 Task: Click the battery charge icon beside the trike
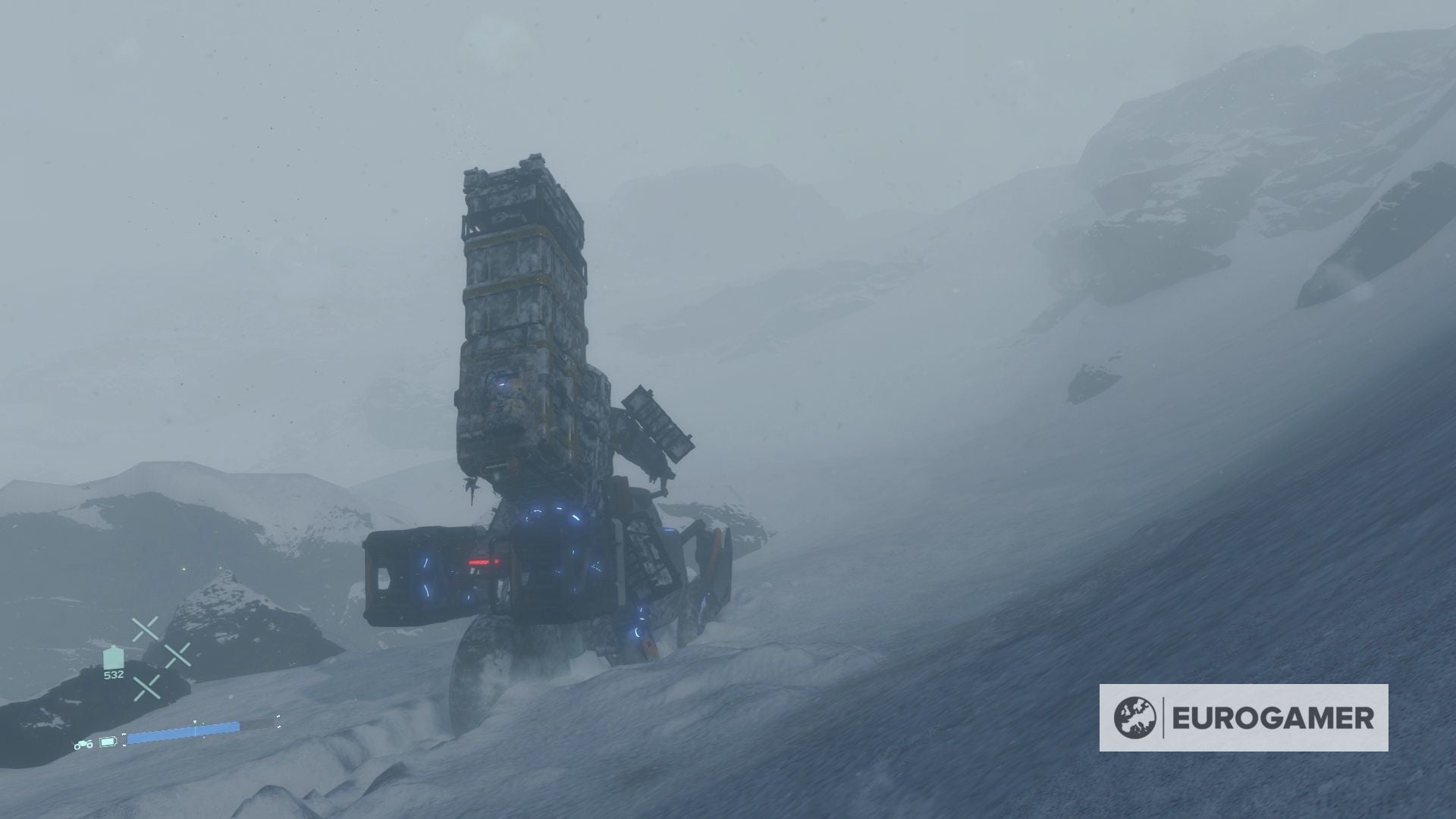tap(107, 742)
